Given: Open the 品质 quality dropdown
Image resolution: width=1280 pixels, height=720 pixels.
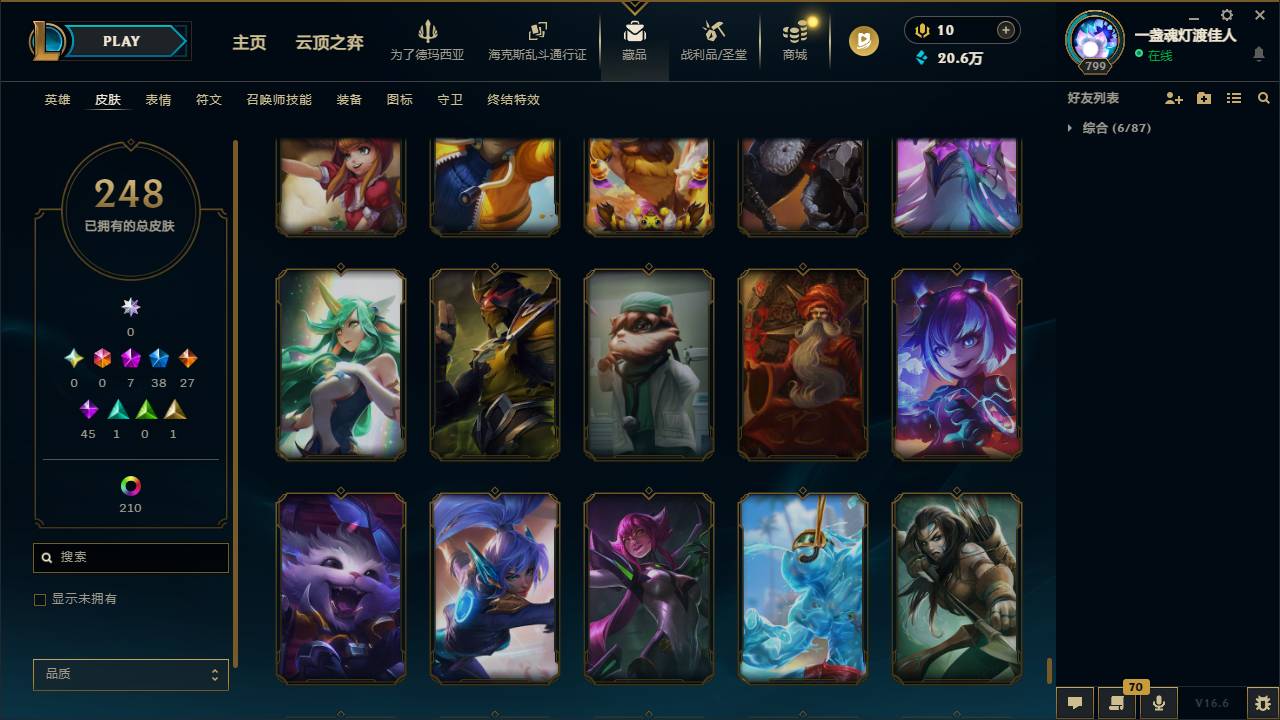Looking at the screenshot, I should 130,674.
